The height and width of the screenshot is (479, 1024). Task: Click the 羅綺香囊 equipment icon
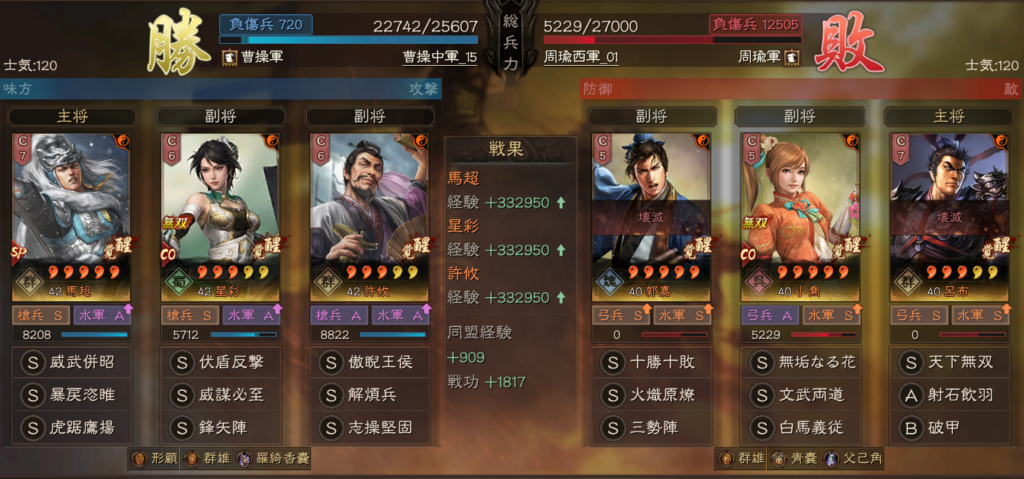pos(244,459)
